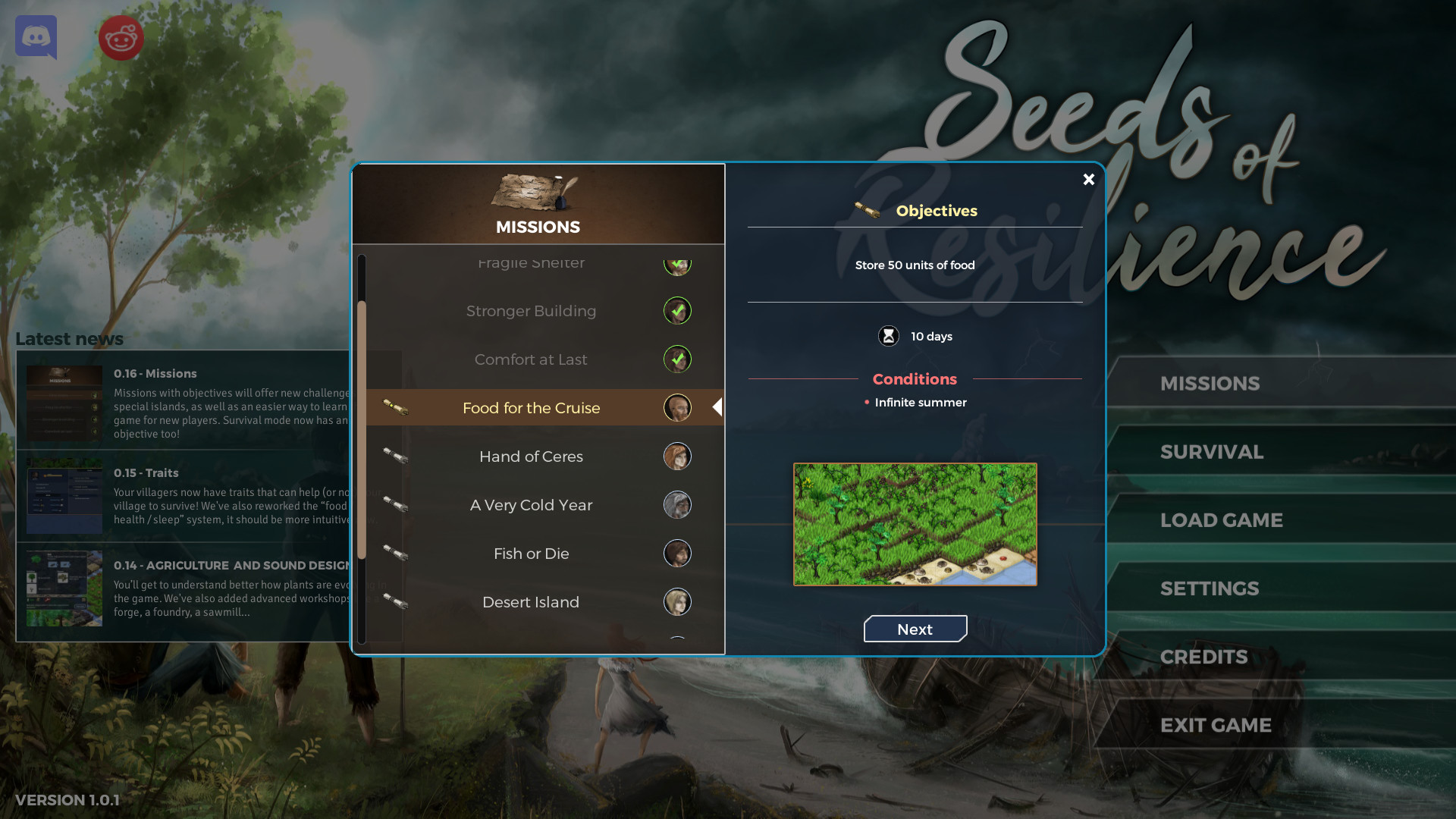Select the Hand of Ceres portrait avatar

pyautogui.click(x=678, y=456)
